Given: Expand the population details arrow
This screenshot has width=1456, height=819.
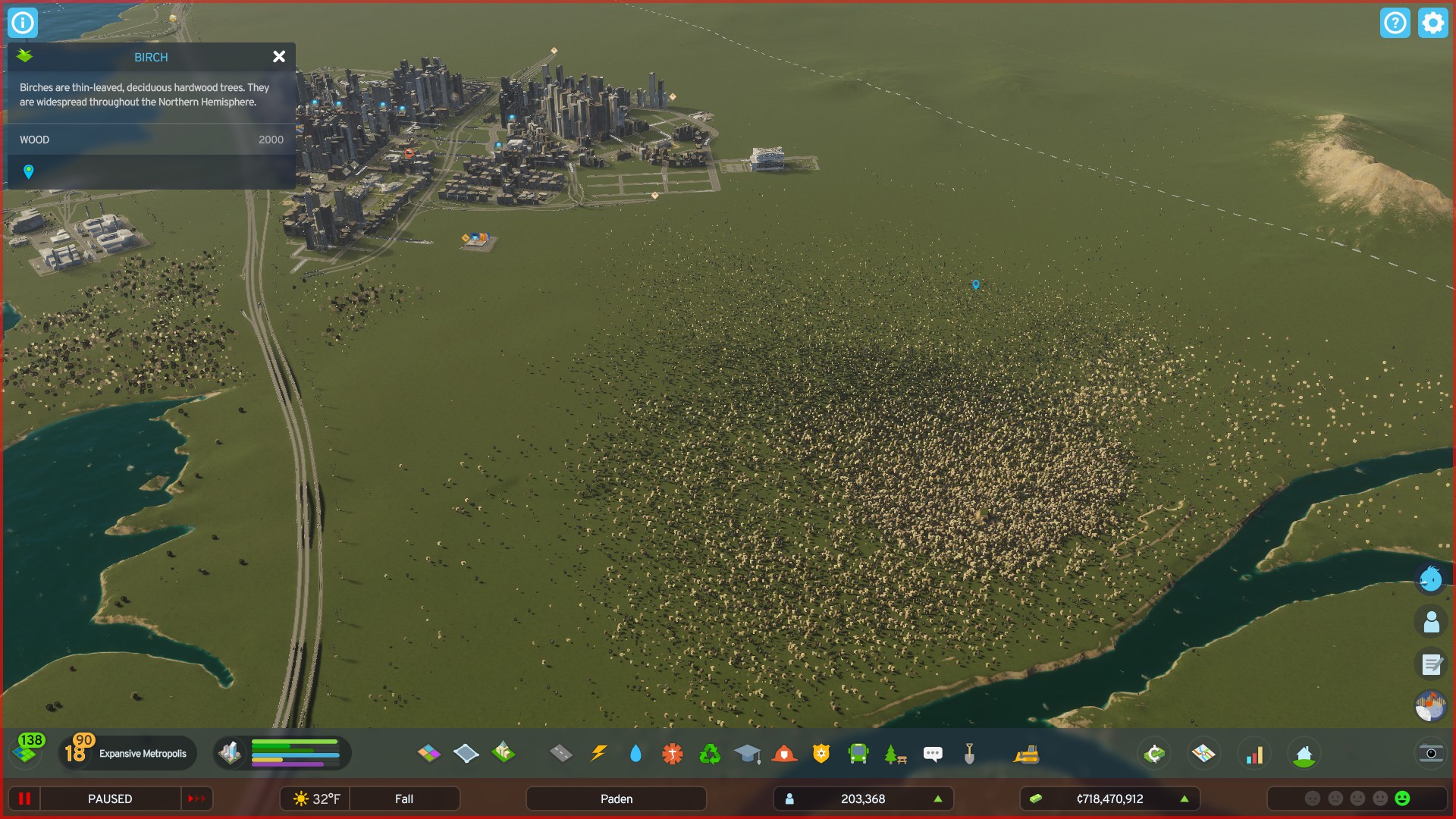Looking at the screenshot, I should click(x=937, y=799).
